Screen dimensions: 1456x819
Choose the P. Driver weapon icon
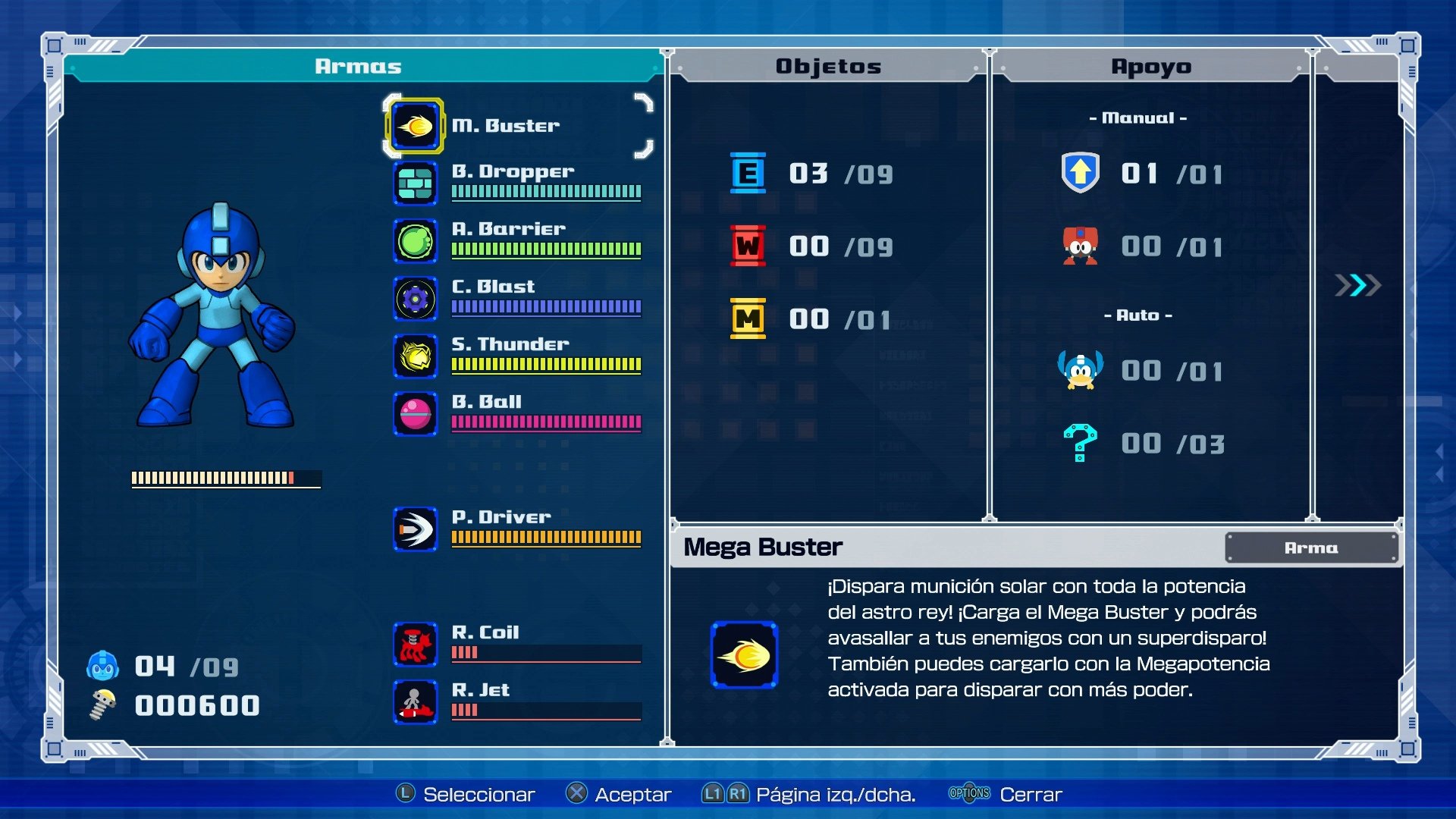414,529
